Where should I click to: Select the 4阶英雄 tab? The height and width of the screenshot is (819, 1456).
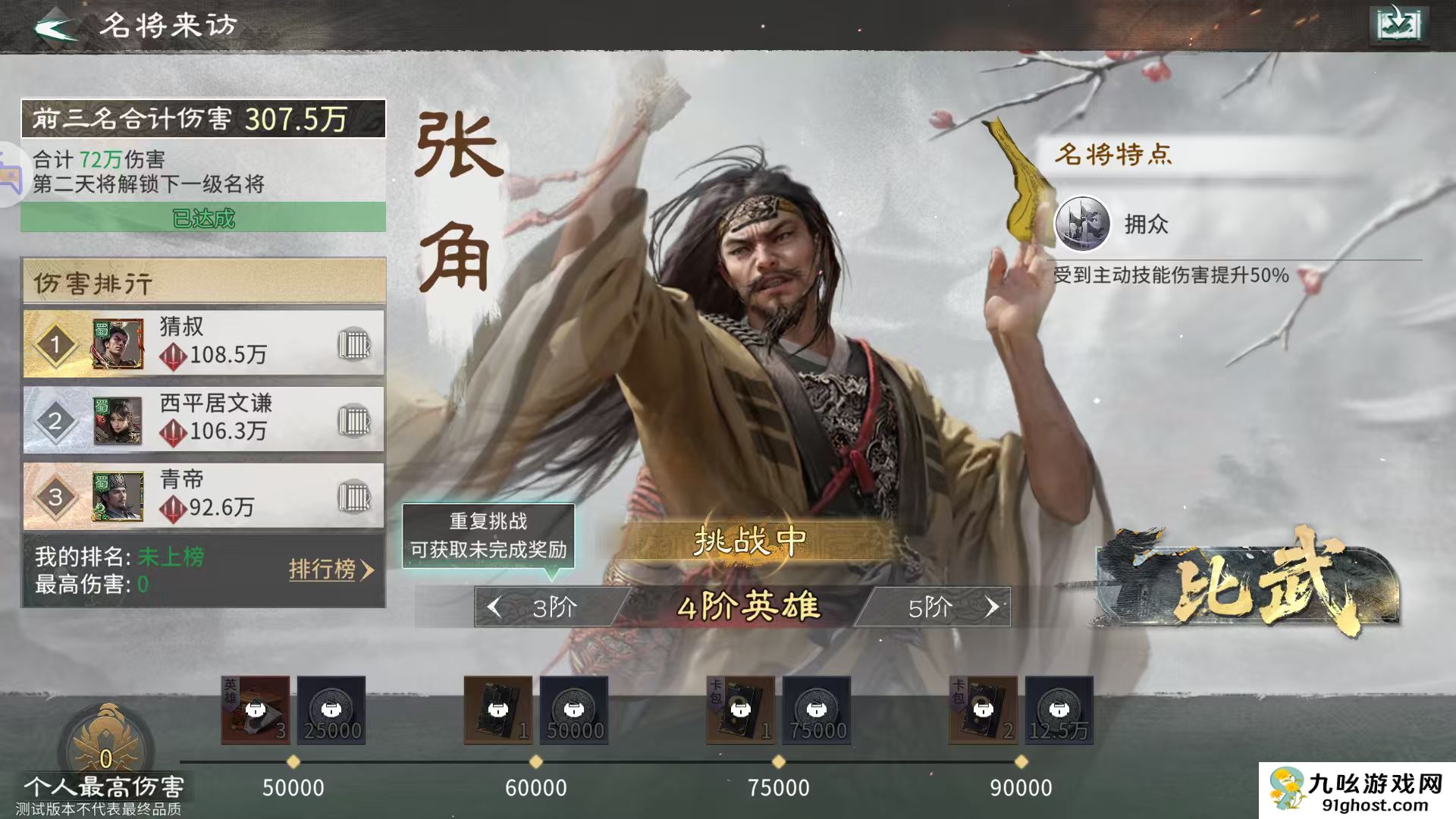pyautogui.click(x=747, y=607)
